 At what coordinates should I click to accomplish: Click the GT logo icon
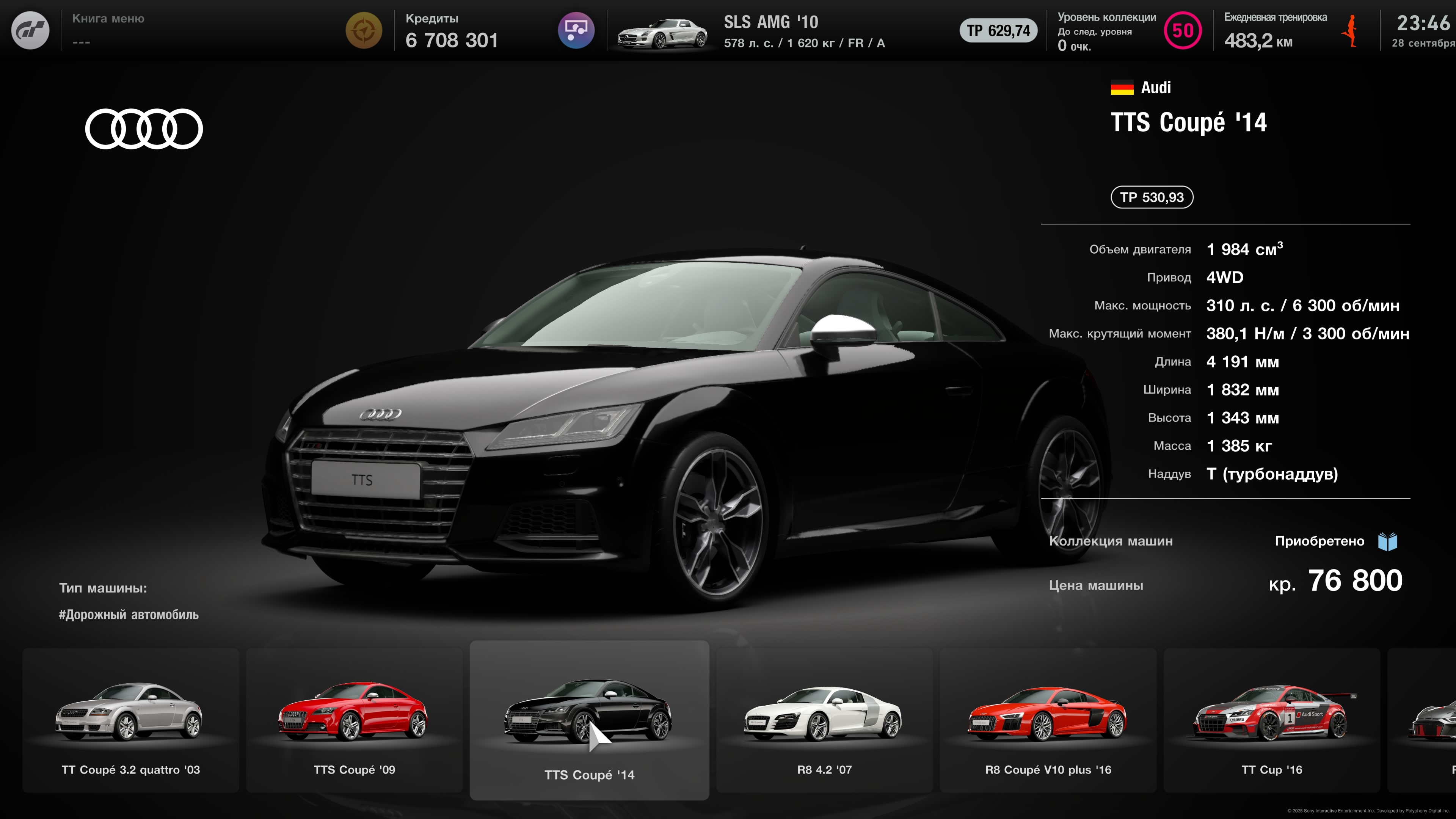click(30, 30)
